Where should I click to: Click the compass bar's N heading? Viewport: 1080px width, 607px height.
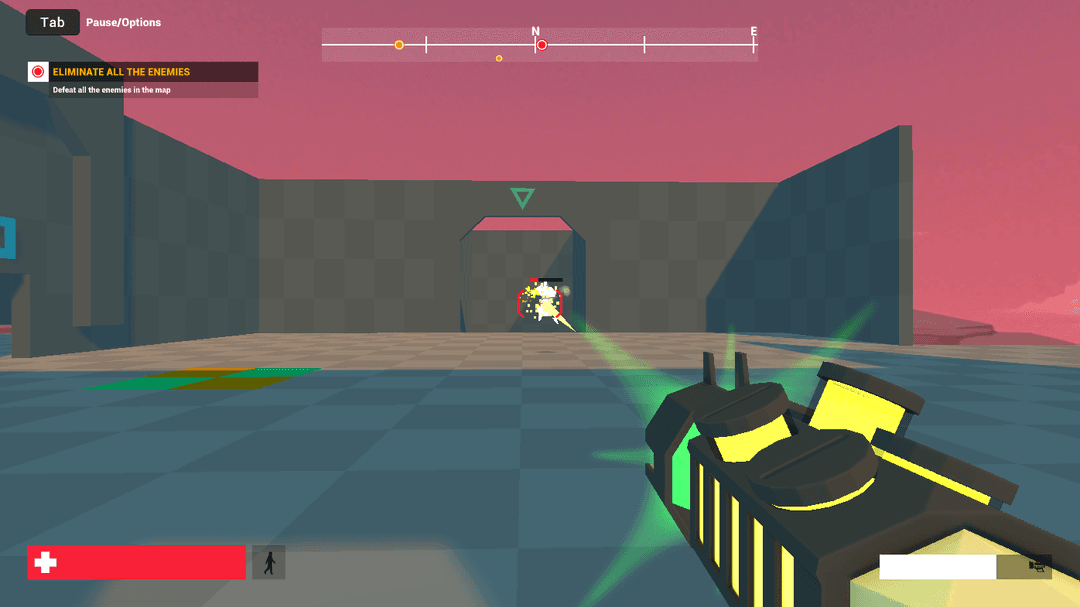535,32
